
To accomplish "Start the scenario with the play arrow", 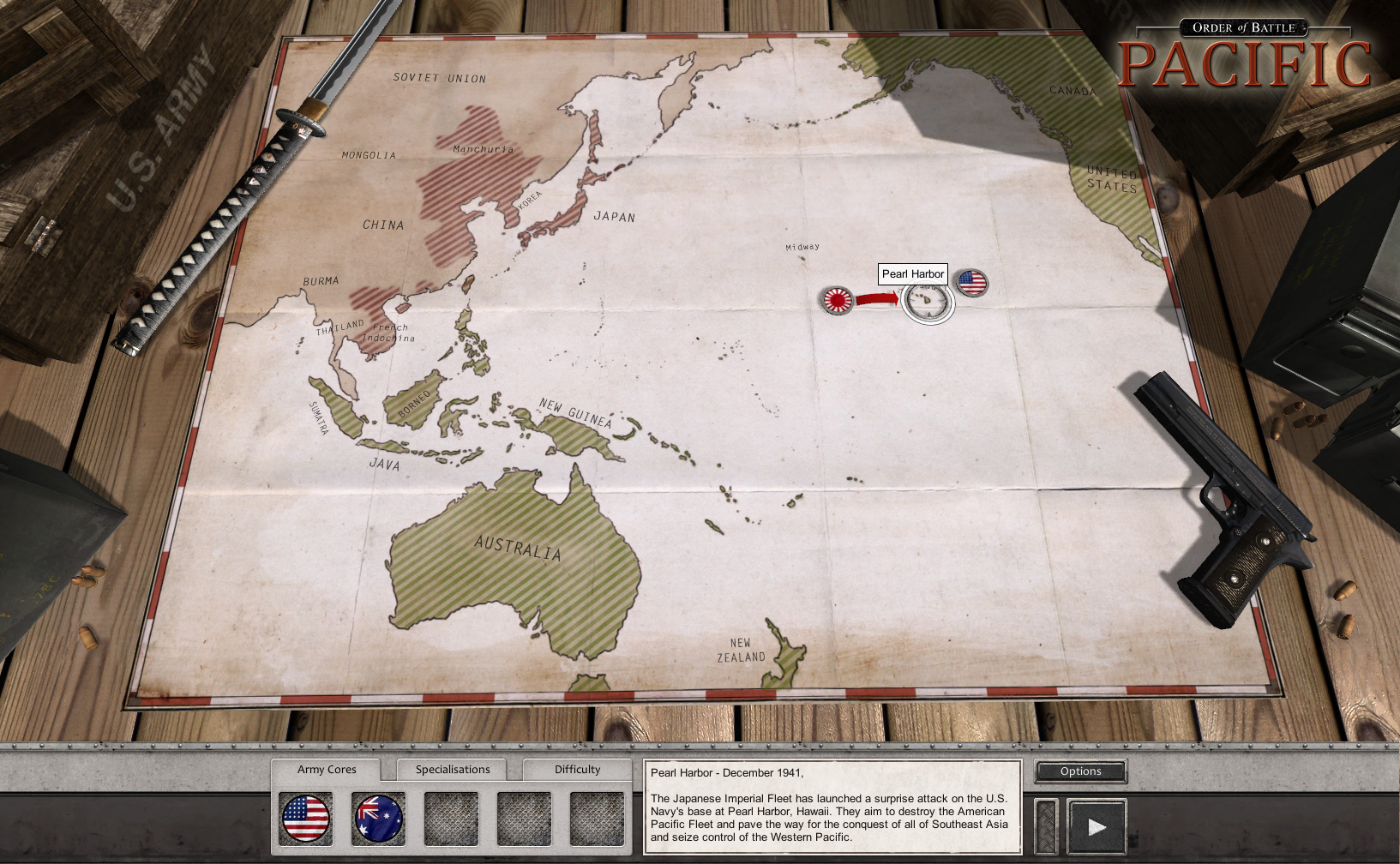I will (1096, 827).
